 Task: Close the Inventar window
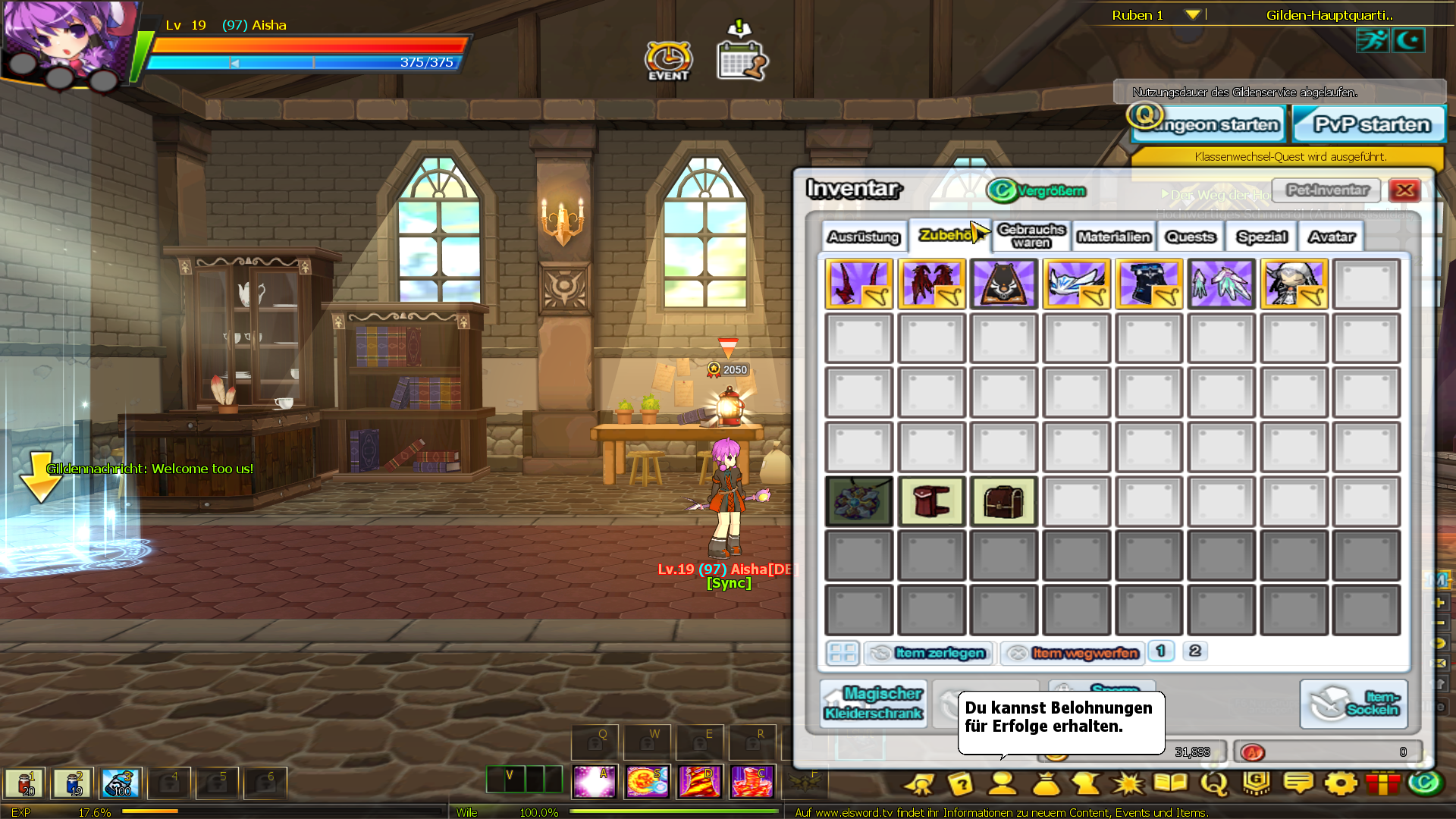1404,190
